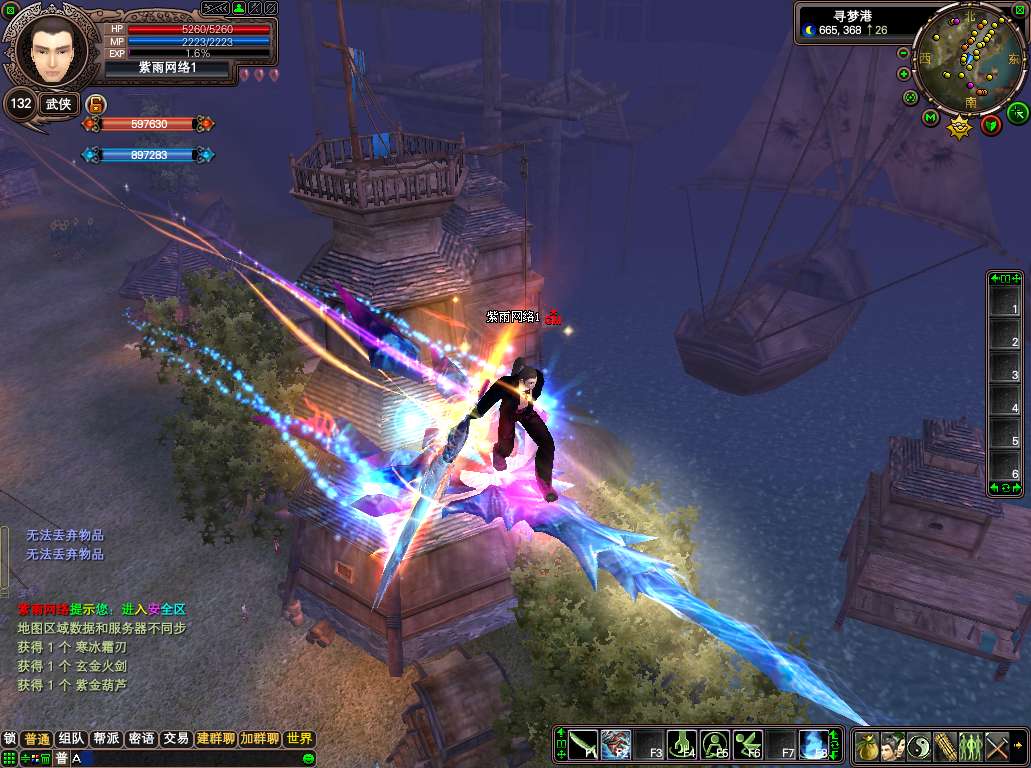Activate the F1 green blade skill
Viewport: 1031px width, 768px height.
click(x=583, y=745)
